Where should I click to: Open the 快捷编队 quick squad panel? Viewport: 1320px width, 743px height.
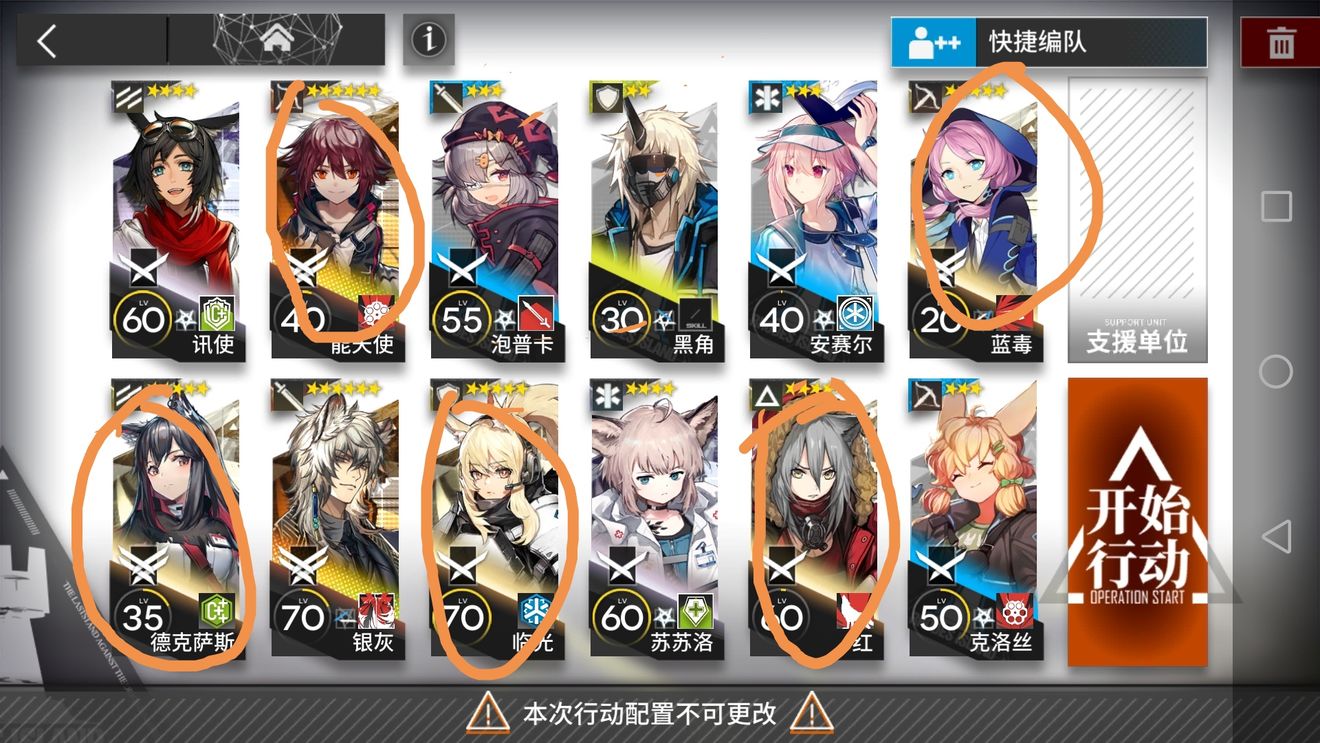(x=1048, y=41)
